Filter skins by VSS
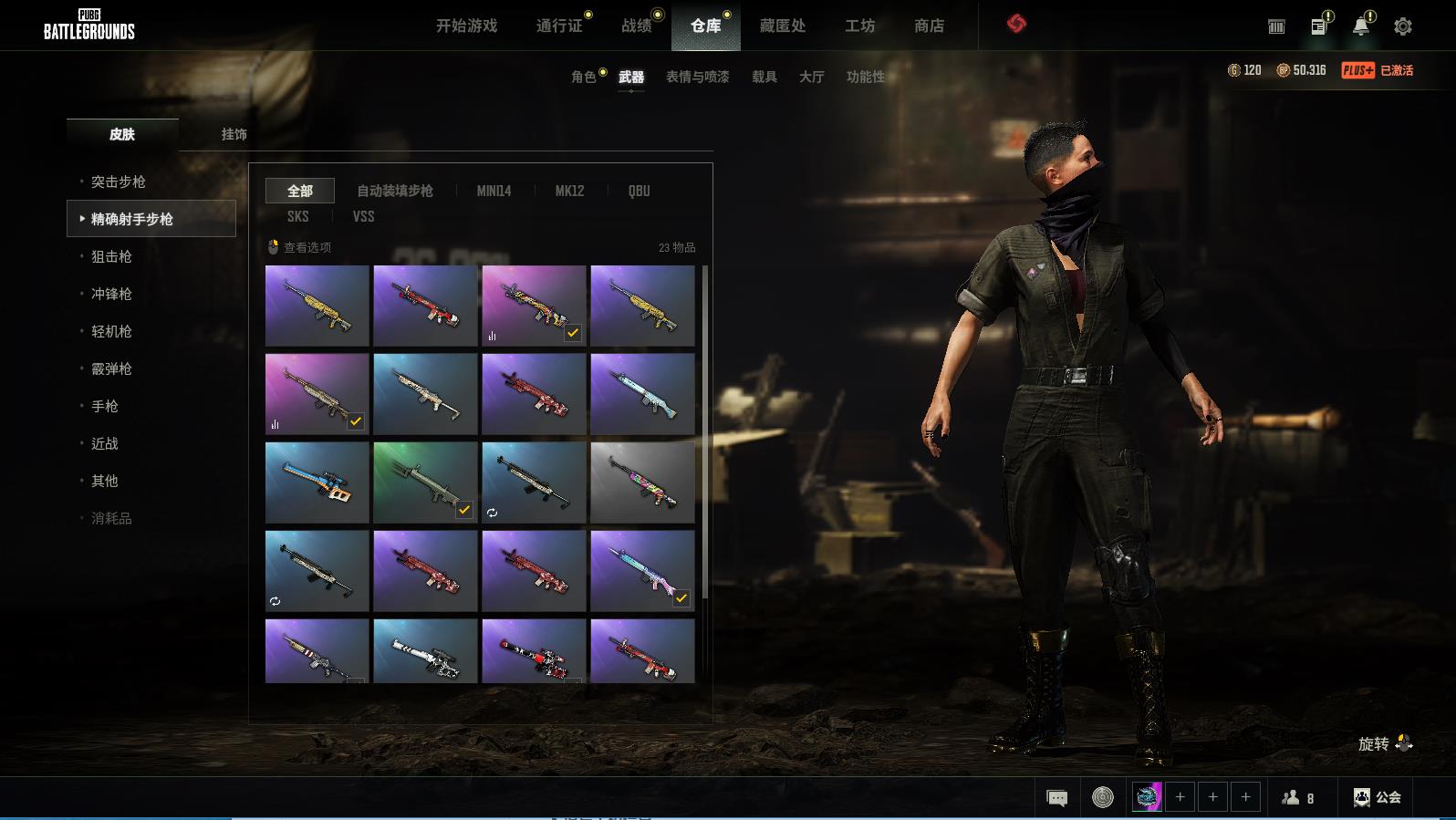 click(x=363, y=216)
